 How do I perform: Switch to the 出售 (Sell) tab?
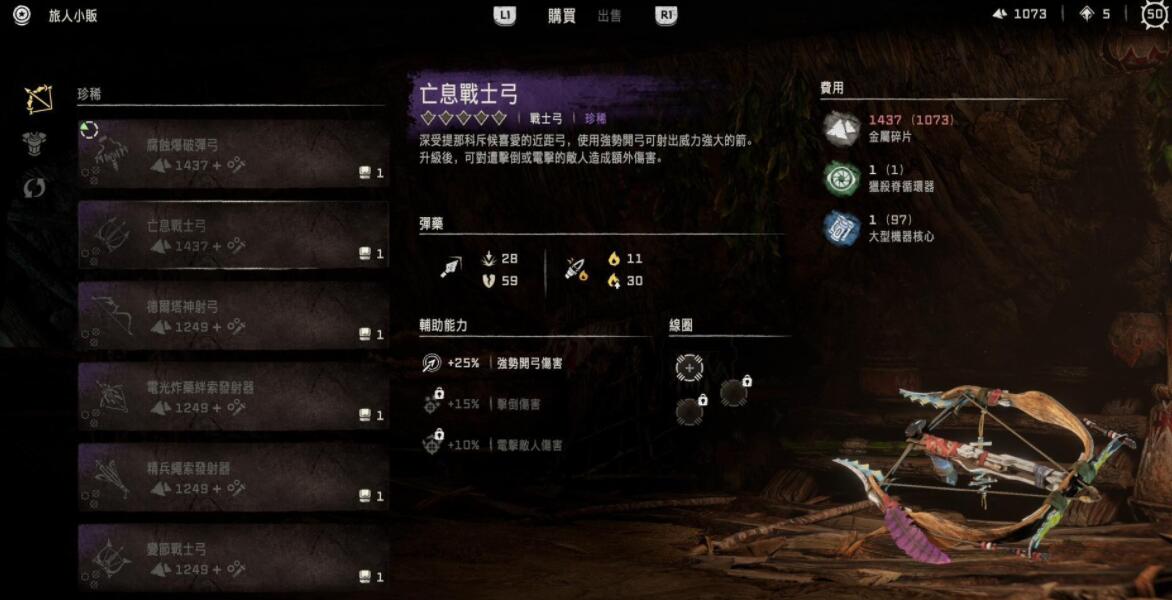point(609,15)
